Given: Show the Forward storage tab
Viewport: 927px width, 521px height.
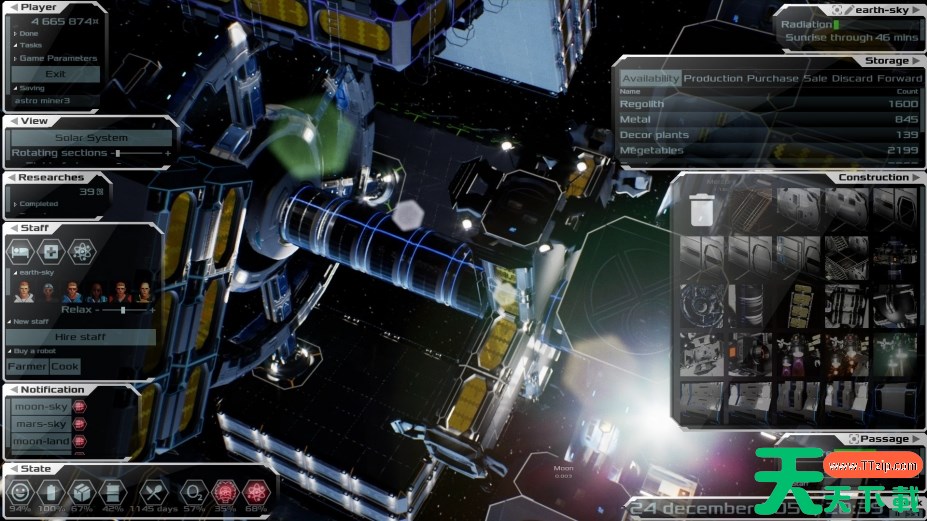Looking at the screenshot, I should click(900, 79).
